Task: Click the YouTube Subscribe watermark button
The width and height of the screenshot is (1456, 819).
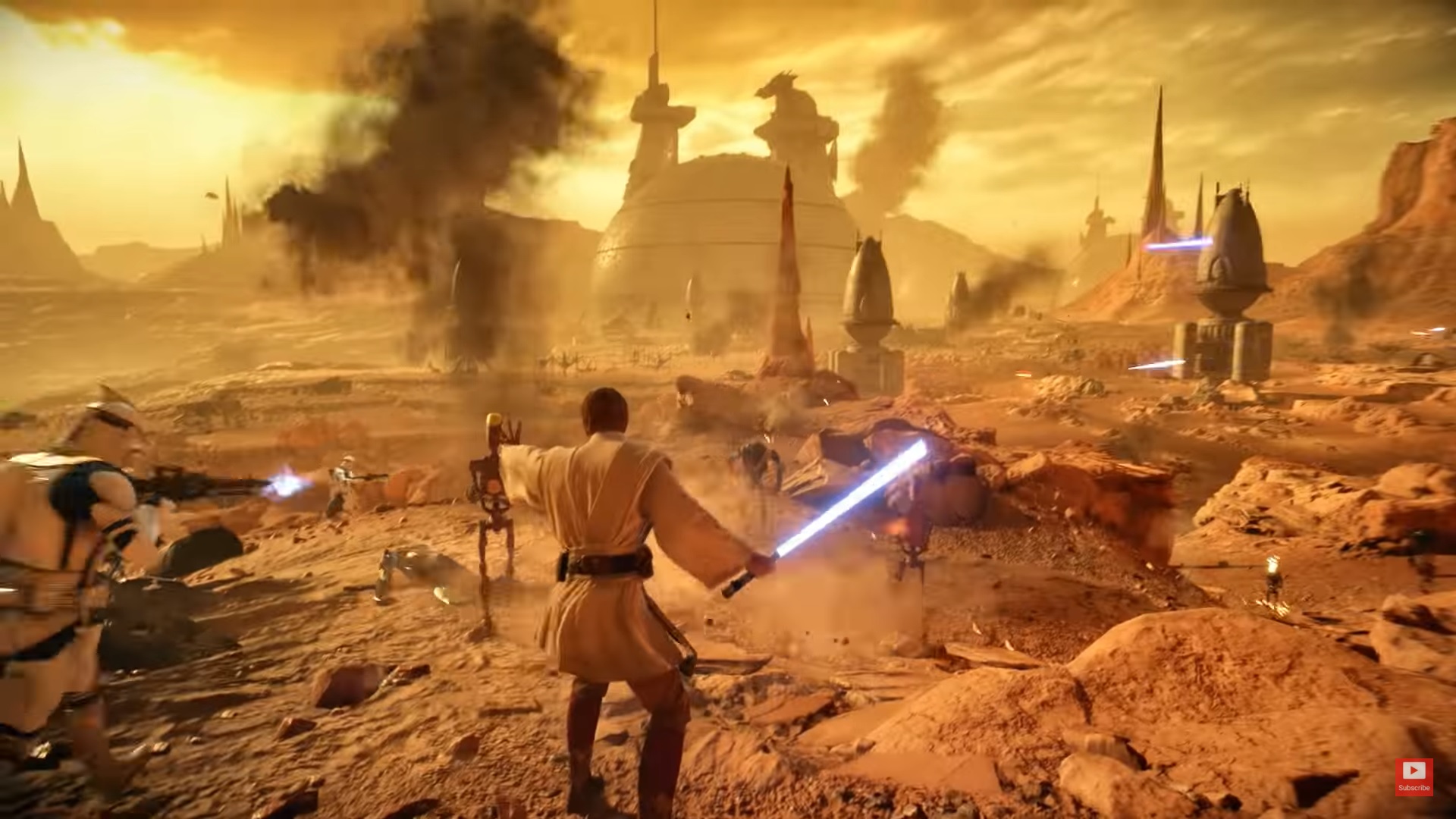Action: pyautogui.click(x=1414, y=777)
